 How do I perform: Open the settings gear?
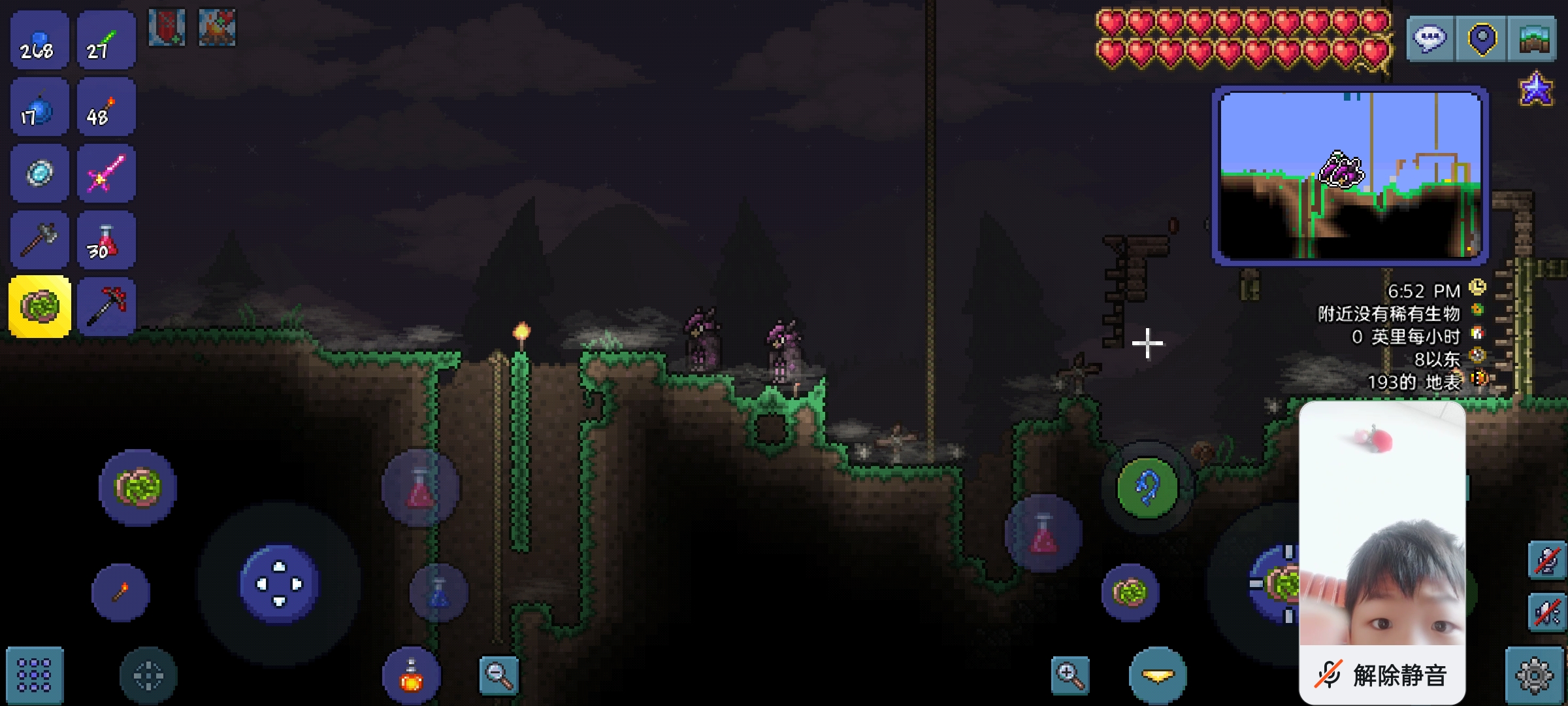[1534, 675]
